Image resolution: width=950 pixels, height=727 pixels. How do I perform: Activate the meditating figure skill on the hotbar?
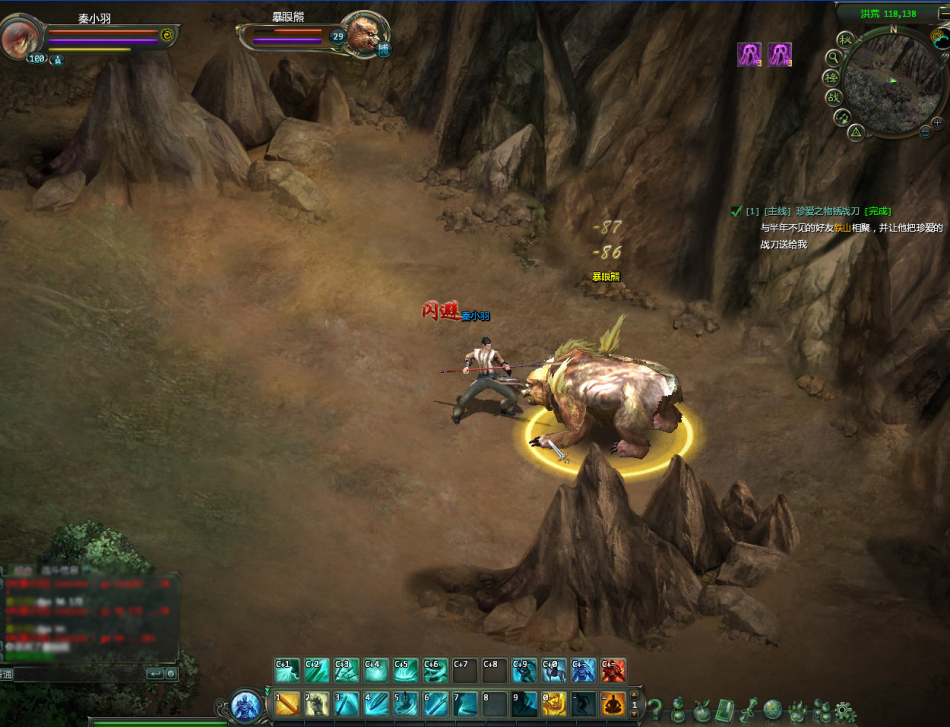613,703
